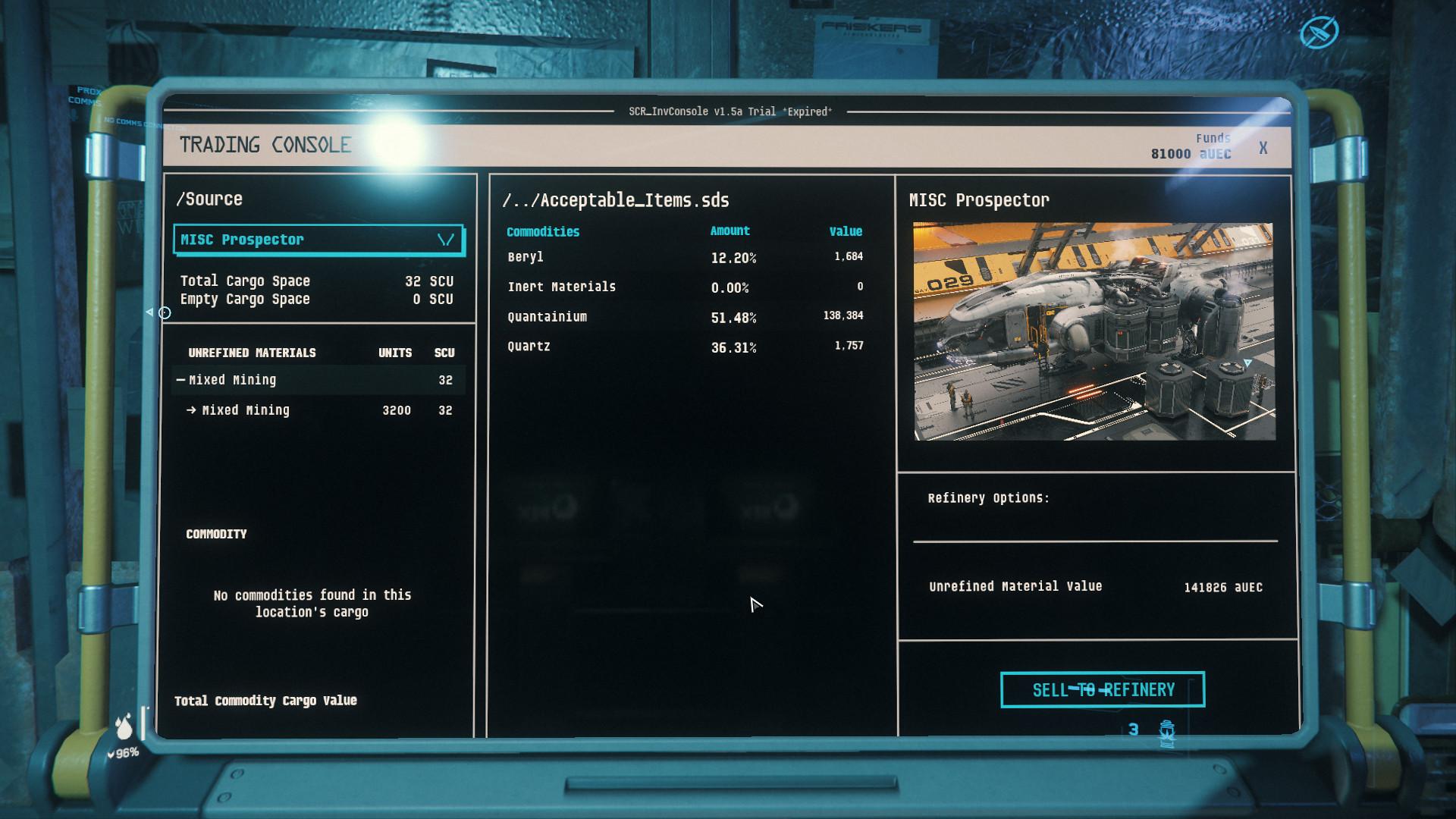The width and height of the screenshot is (1456, 819).
Task: Click the Unrefined Material Value amount
Action: click(x=1222, y=586)
